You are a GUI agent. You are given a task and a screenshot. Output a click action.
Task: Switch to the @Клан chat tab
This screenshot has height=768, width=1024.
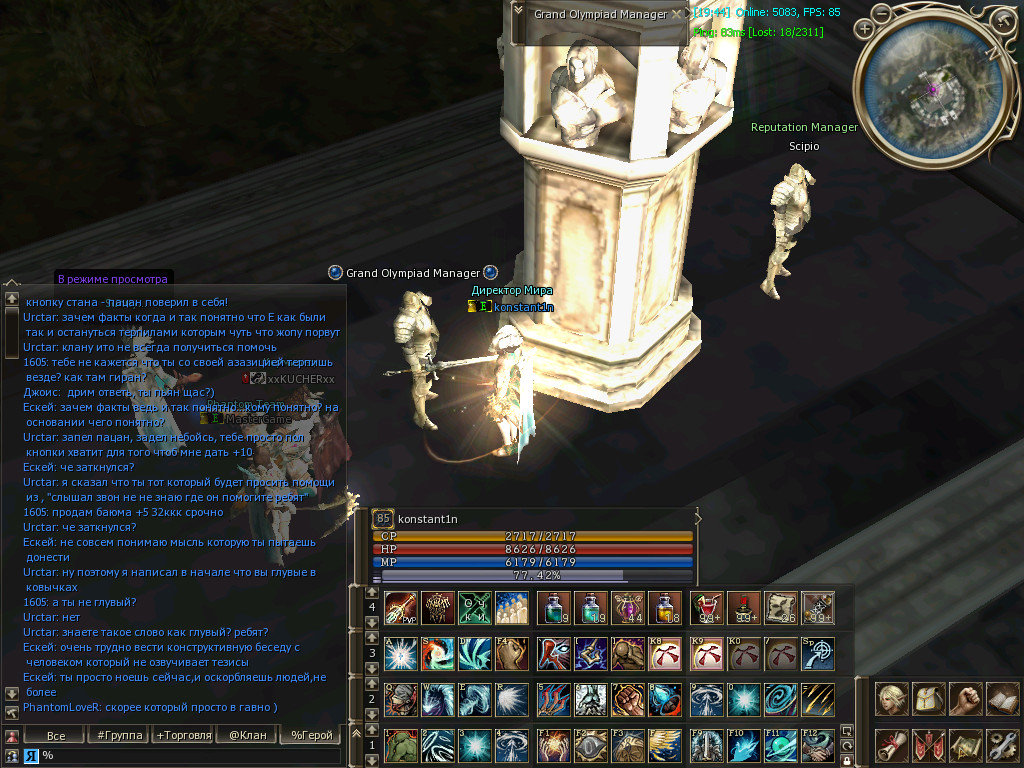(x=247, y=736)
